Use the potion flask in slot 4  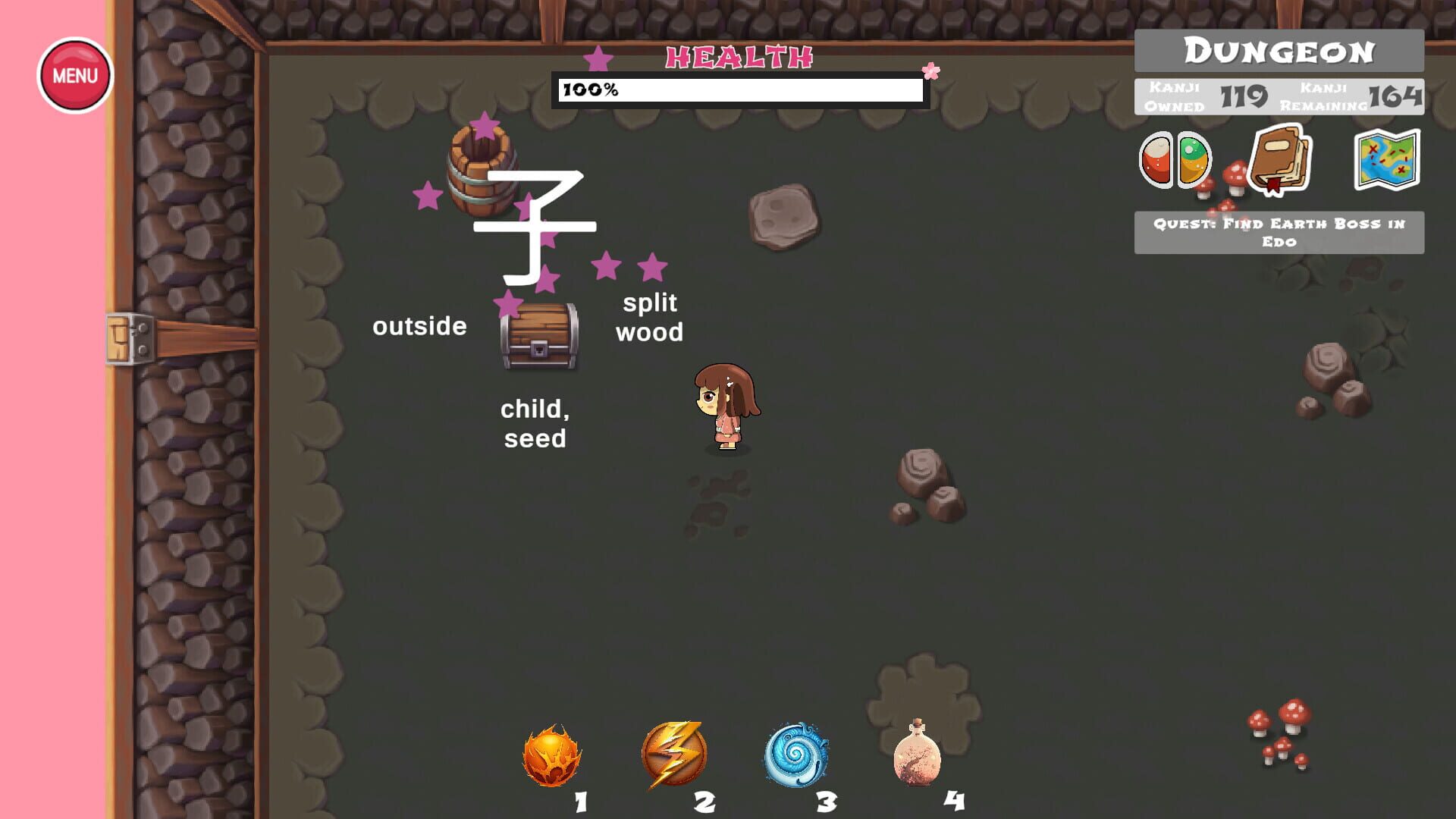pyautogui.click(x=918, y=756)
